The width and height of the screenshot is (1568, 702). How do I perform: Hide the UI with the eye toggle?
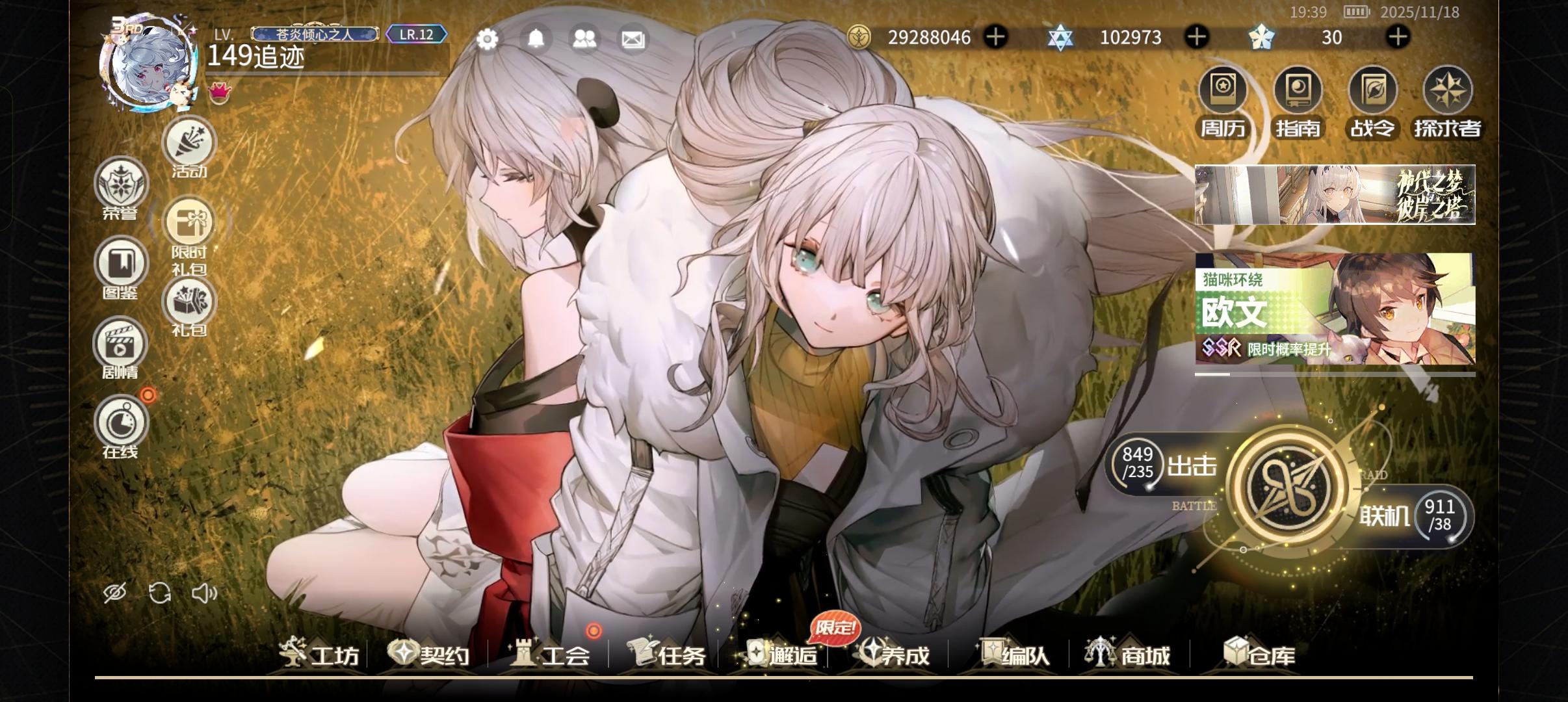tap(115, 593)
